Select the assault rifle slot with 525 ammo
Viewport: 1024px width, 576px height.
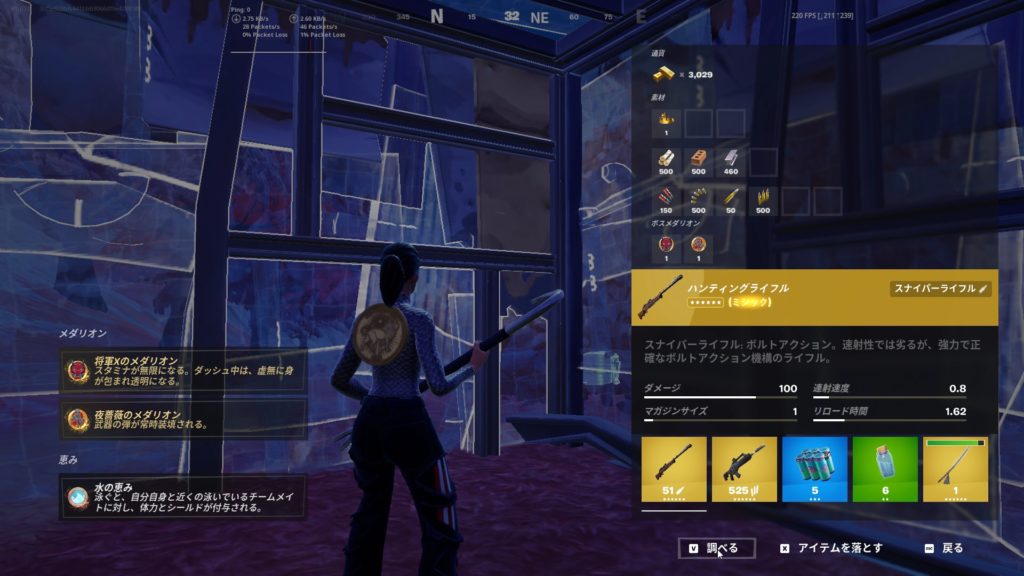[x=744, y=468]
